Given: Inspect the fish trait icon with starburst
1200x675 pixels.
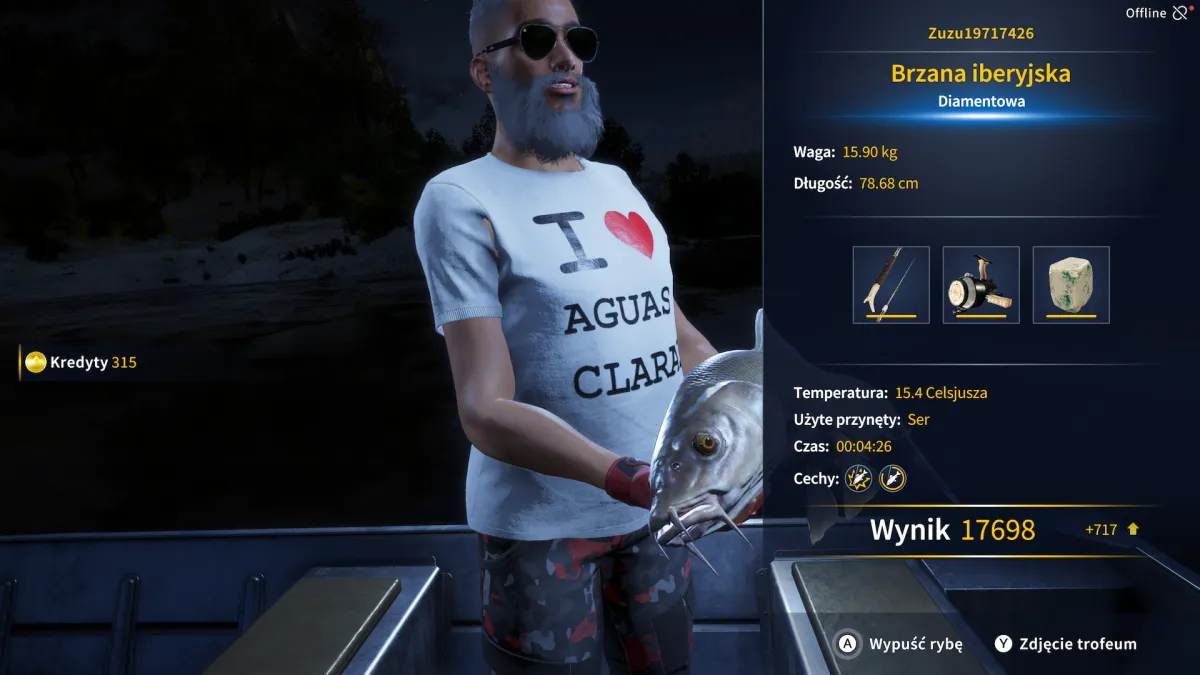Looking at the screenshot, I should (858, 479).
